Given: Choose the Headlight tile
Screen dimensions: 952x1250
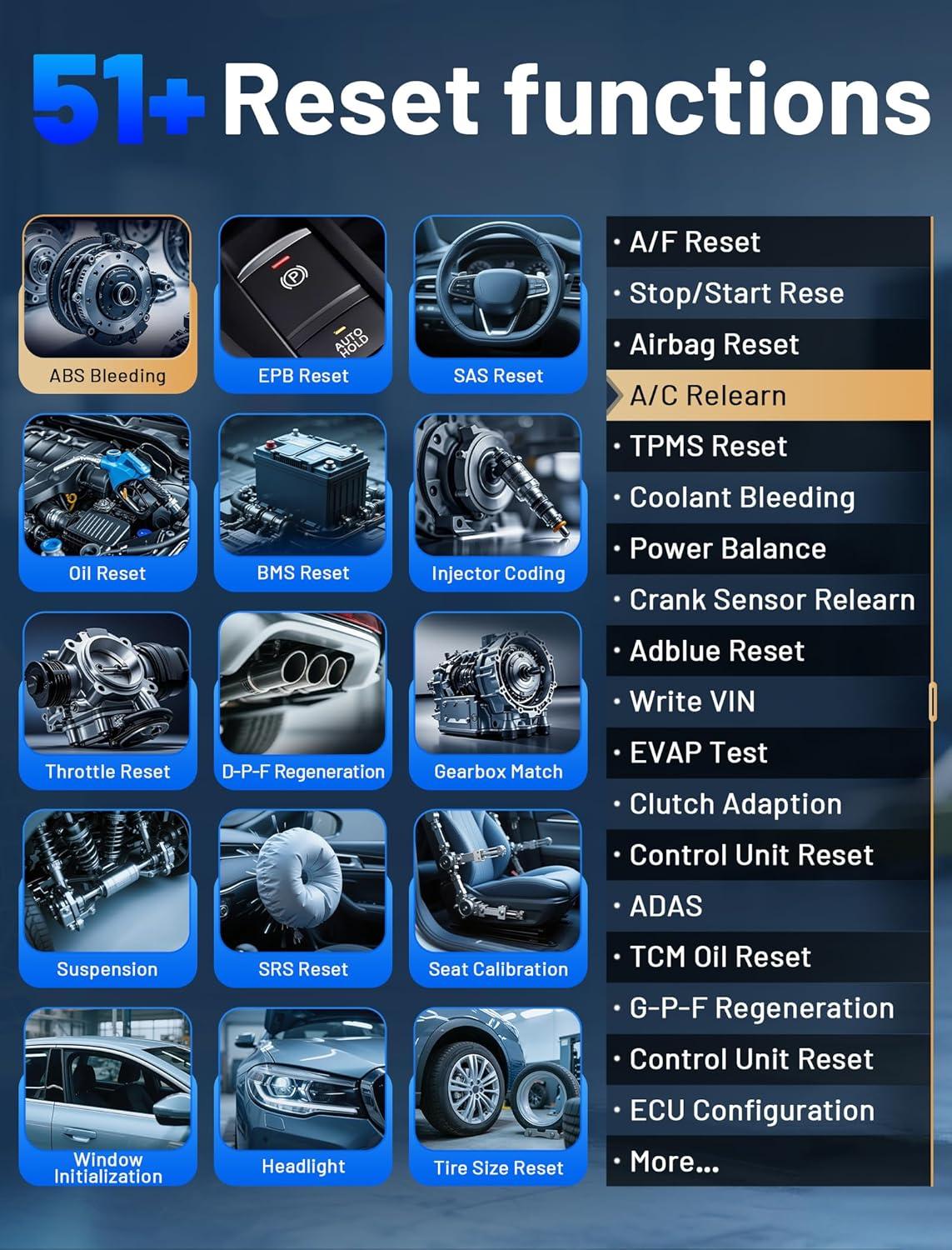Looking at the screenshot, I should coord(302,1095).
